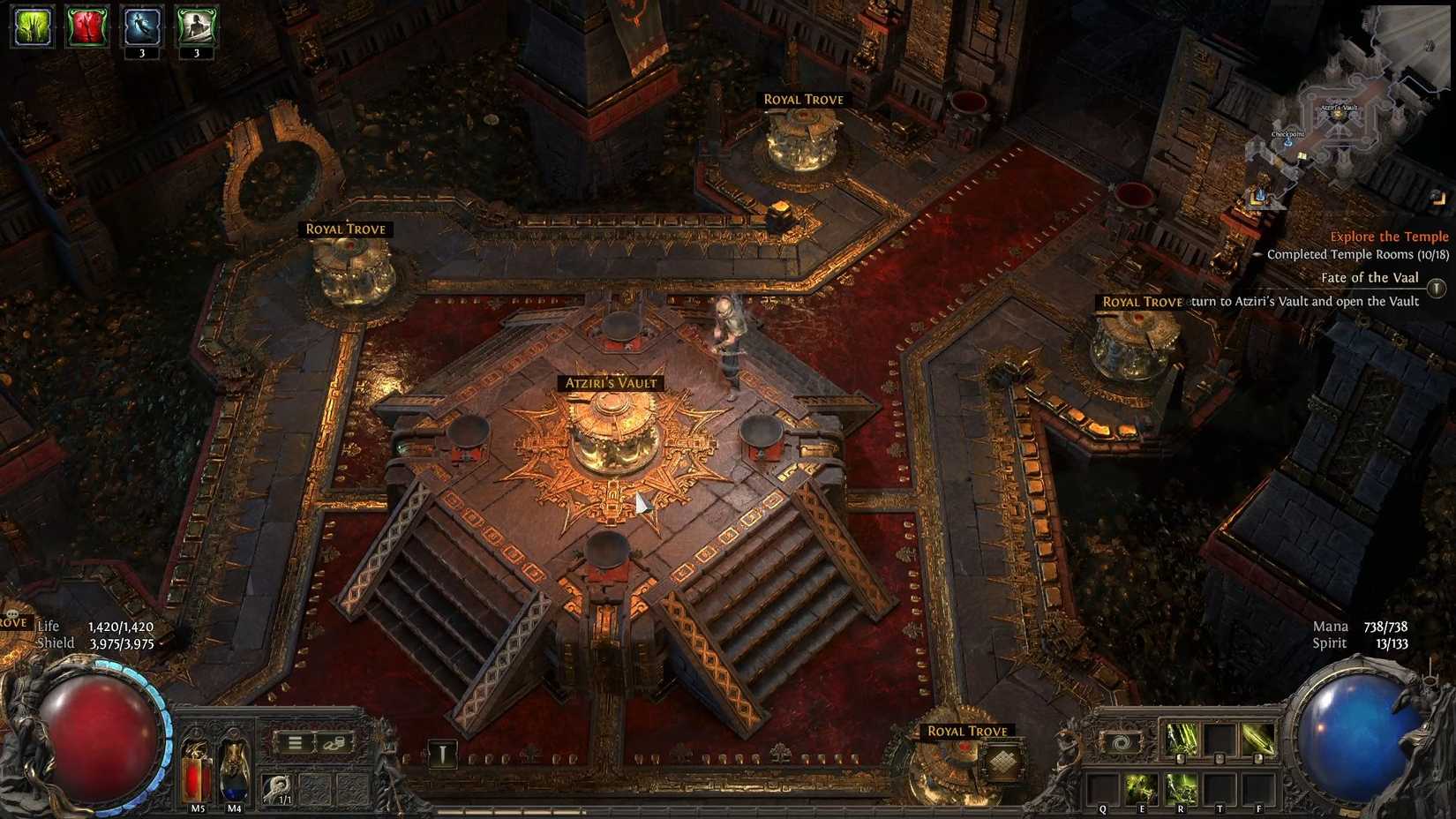Click the chain-link social icon near the menu button

pyautogui.click(x=333, y=743)
